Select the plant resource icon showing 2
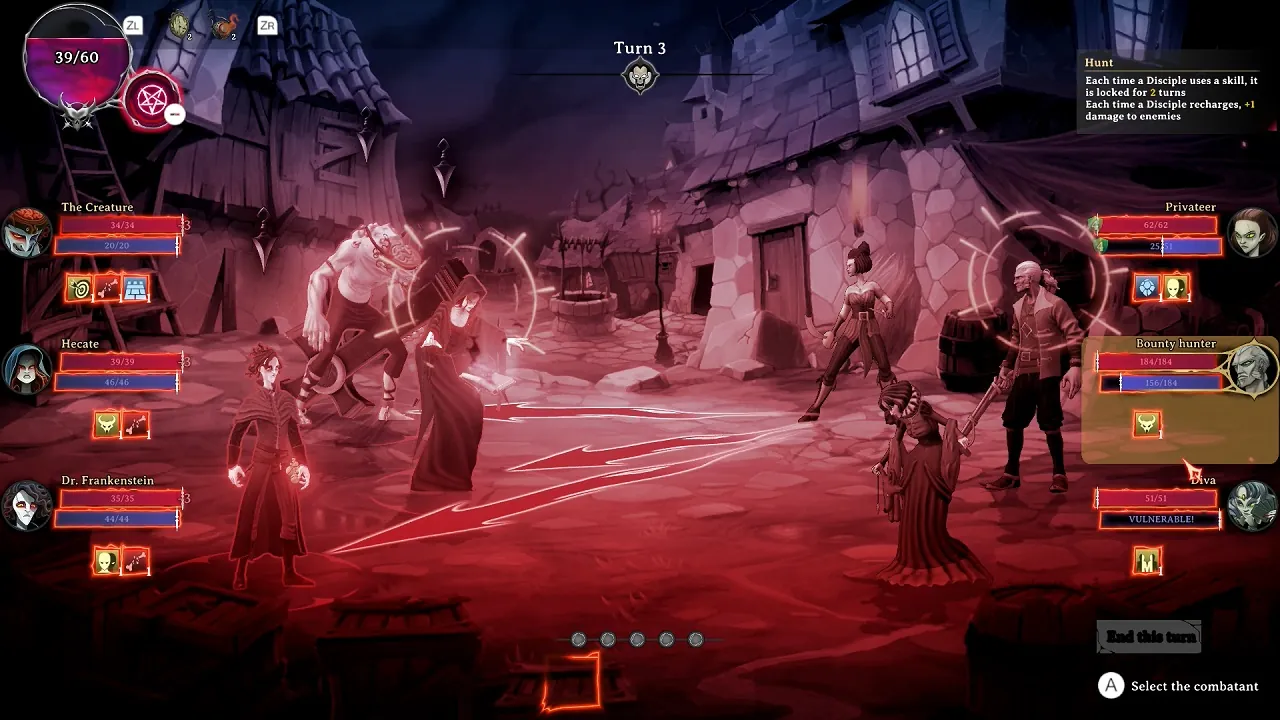 pyautogui.click(x=180, y=25)
